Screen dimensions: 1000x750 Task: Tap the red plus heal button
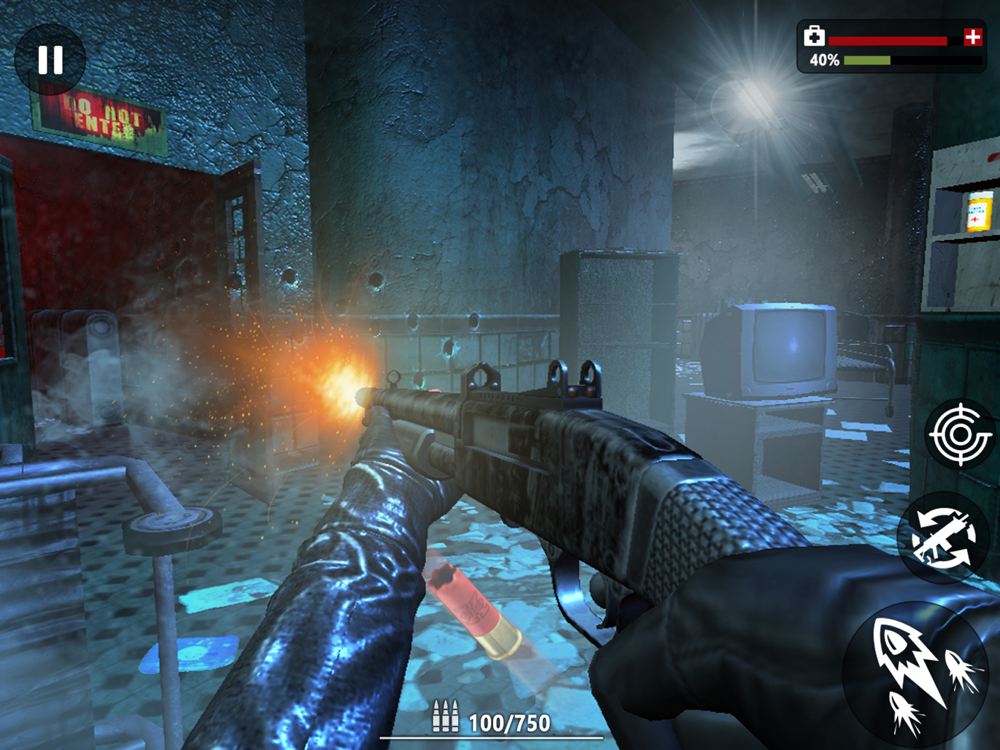click(972, 37)
